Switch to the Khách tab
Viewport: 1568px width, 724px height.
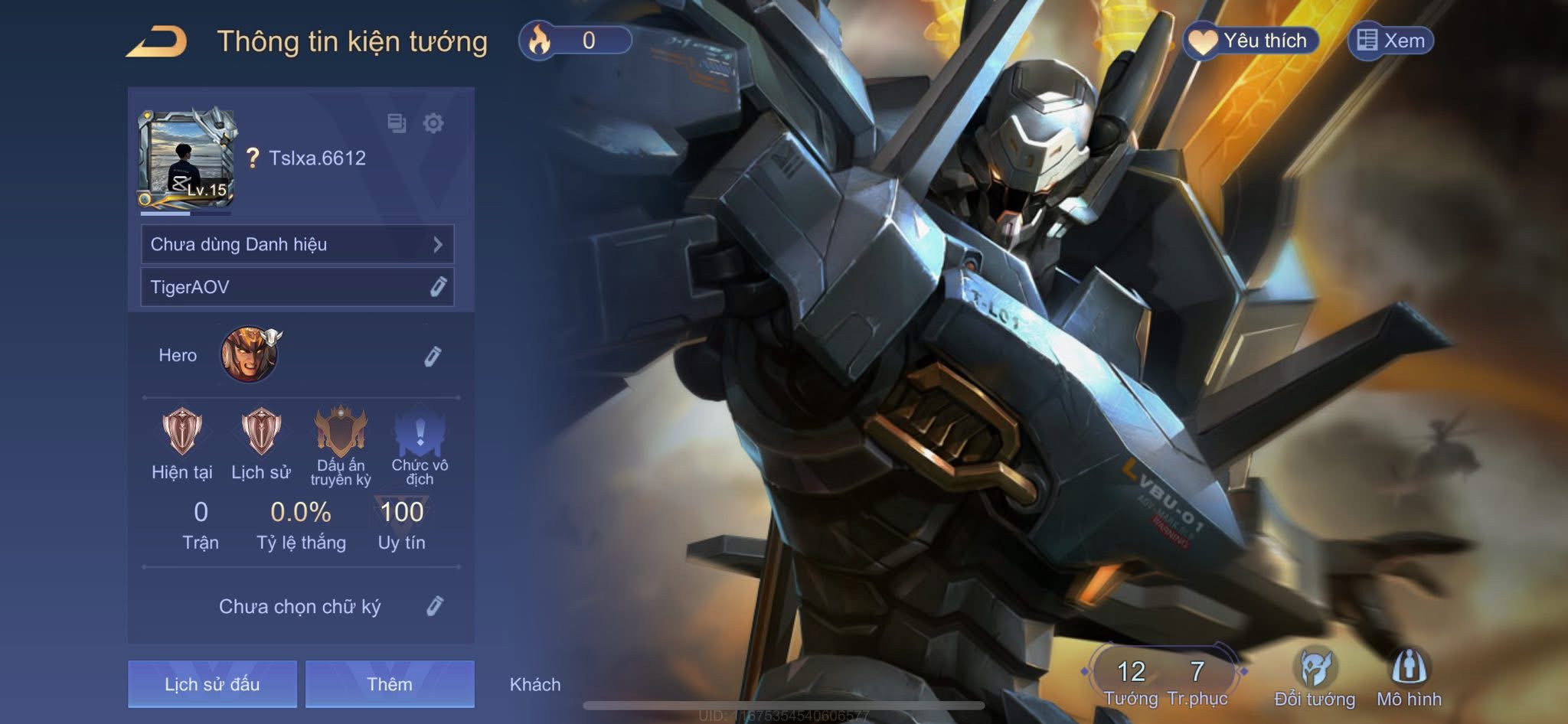click(x=535, y=684)
